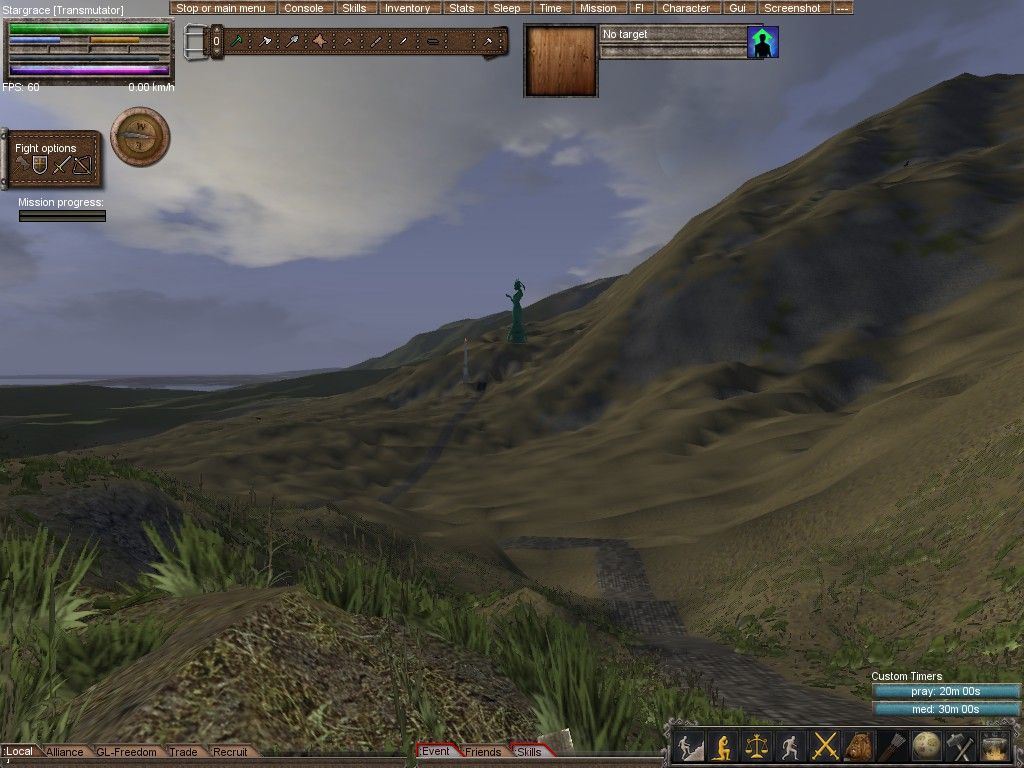1024x768 pixels.
Task: Activate the kneeling prayer icon
Action: [721, 746]
